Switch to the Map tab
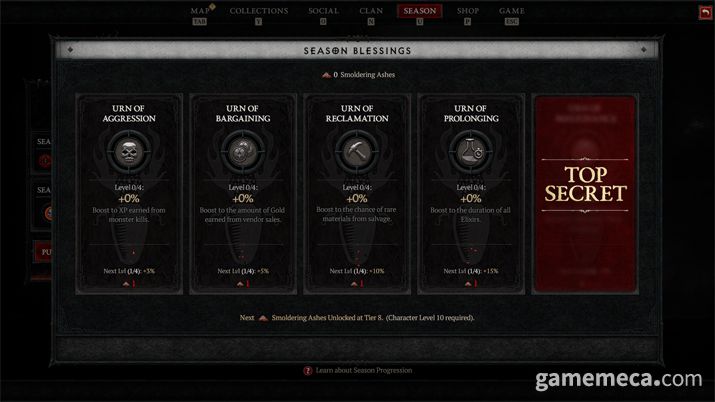The height and width of the screenshot is (402, 715). point(201,12)
